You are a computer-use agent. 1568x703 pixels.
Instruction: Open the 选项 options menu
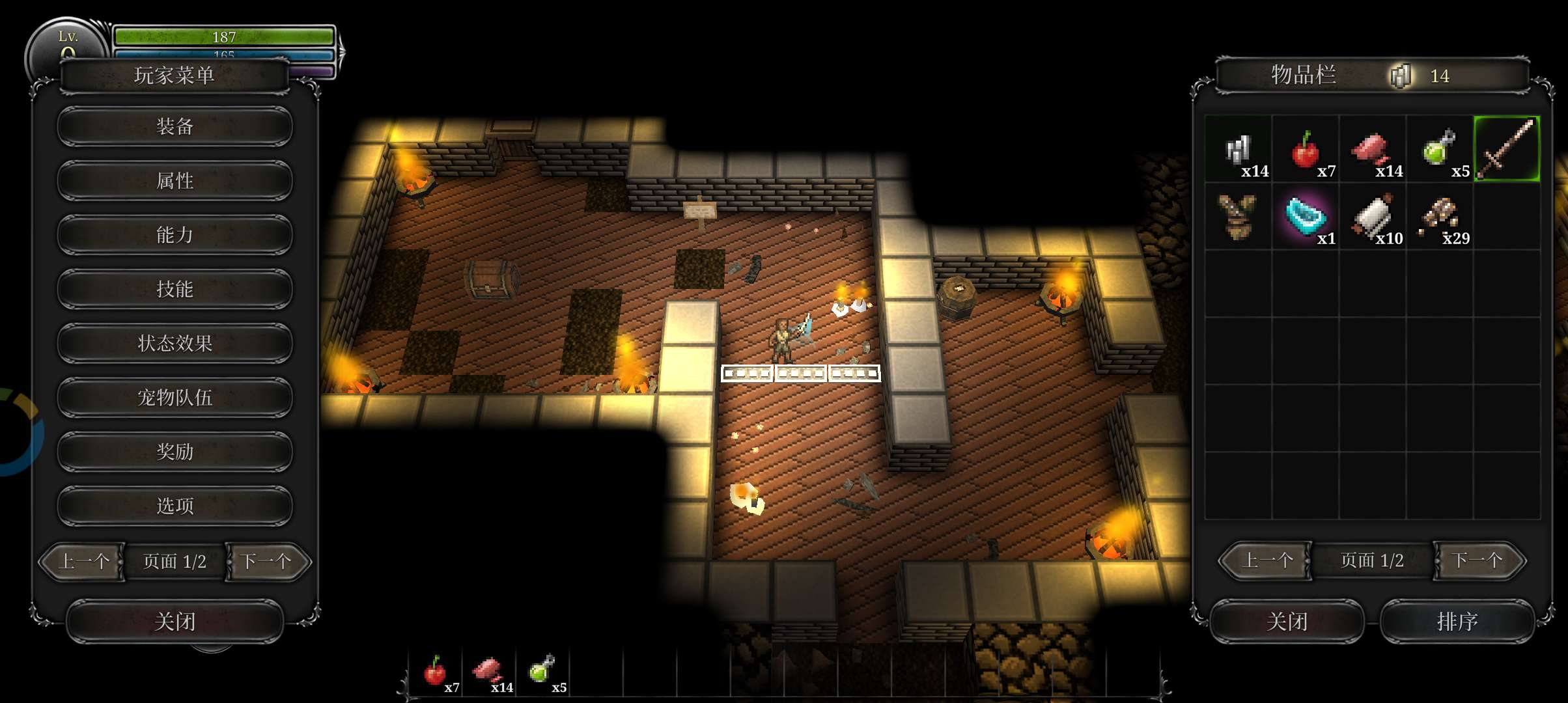pyautogui.click(x=175, y=506)
